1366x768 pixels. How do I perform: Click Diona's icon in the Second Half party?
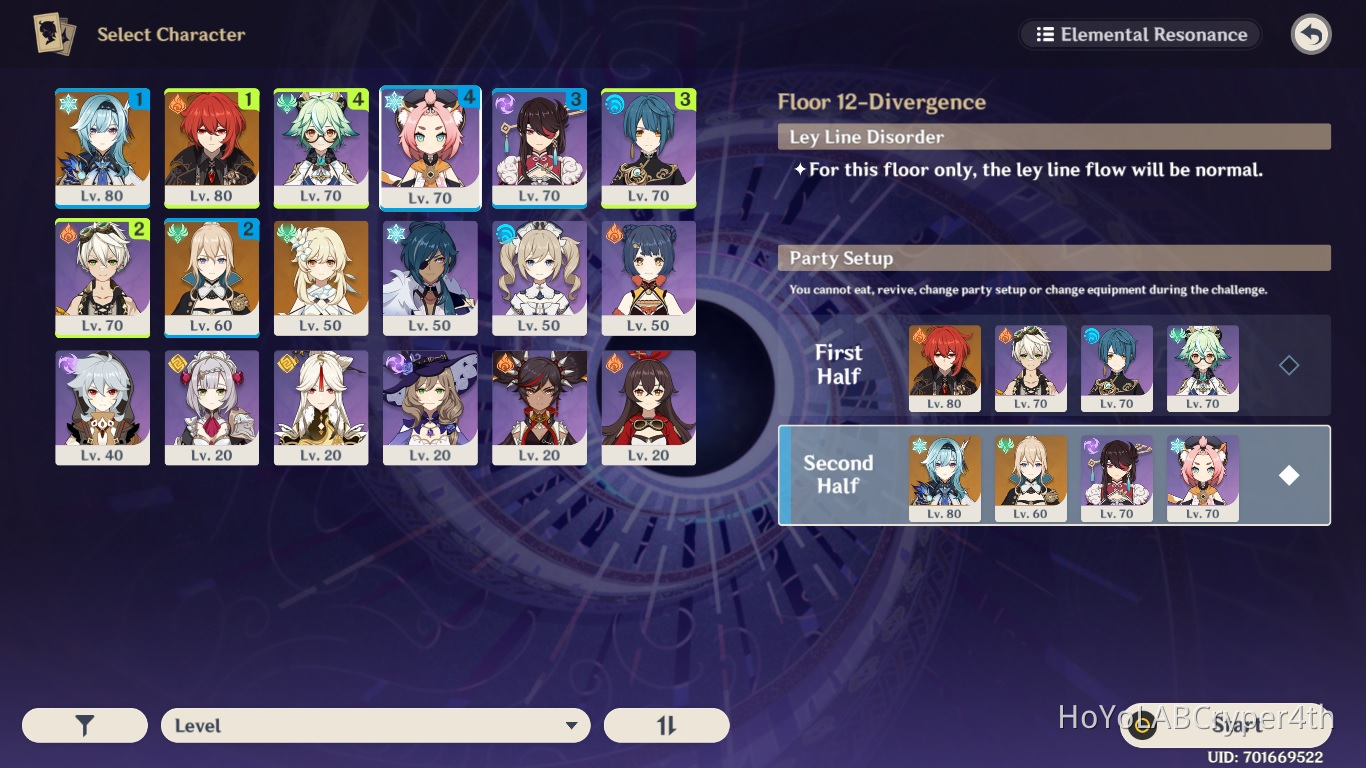coord(1203,478)
